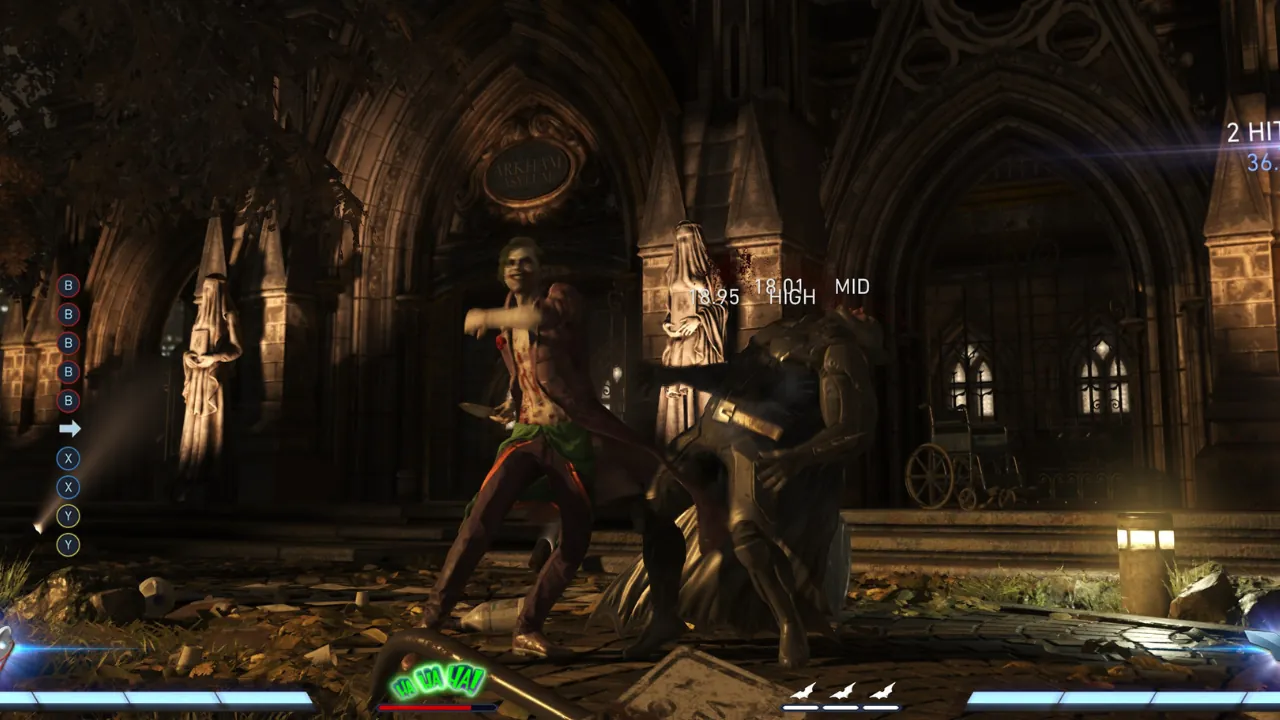Image resolution: width=1280 pixels, height=720 pixels.
Task: Click the upper Y input icon
Action: [68, 516]
